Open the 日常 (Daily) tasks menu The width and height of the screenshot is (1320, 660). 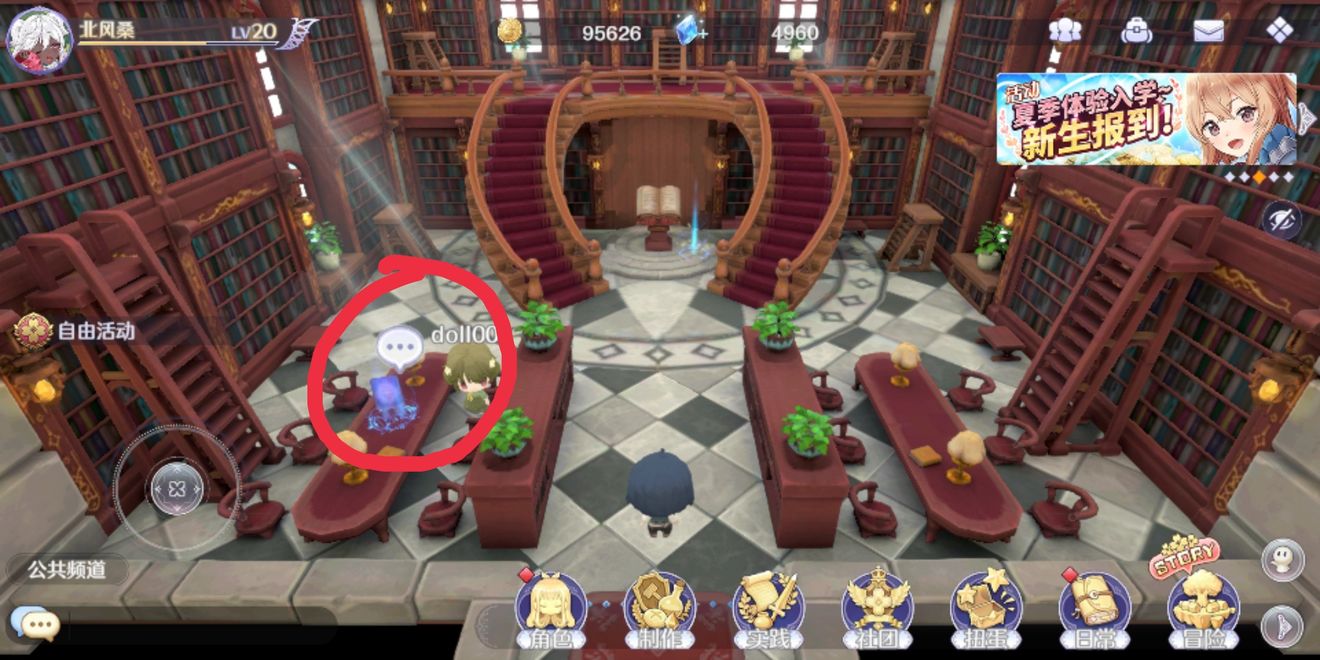pyautogui.click(x=1095, y=606)
